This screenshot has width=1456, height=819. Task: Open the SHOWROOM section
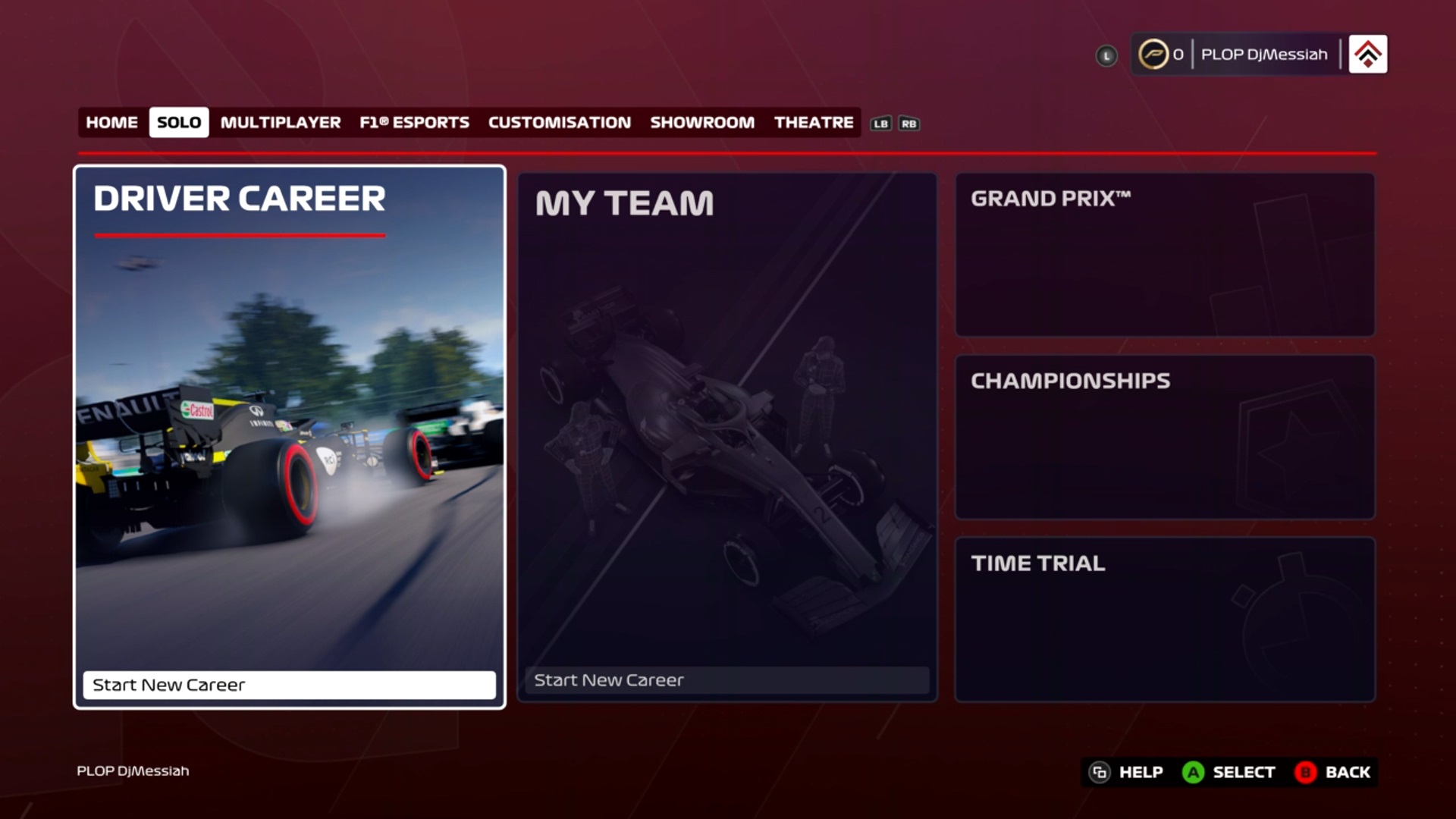[x=702, y=122]
